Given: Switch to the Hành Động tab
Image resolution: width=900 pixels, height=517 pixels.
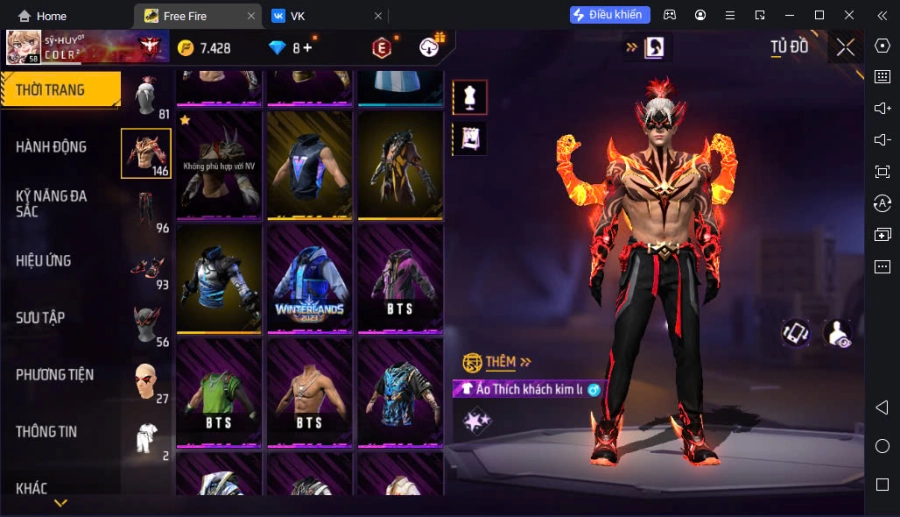Looking at the screenshot, I should point(51,147).
